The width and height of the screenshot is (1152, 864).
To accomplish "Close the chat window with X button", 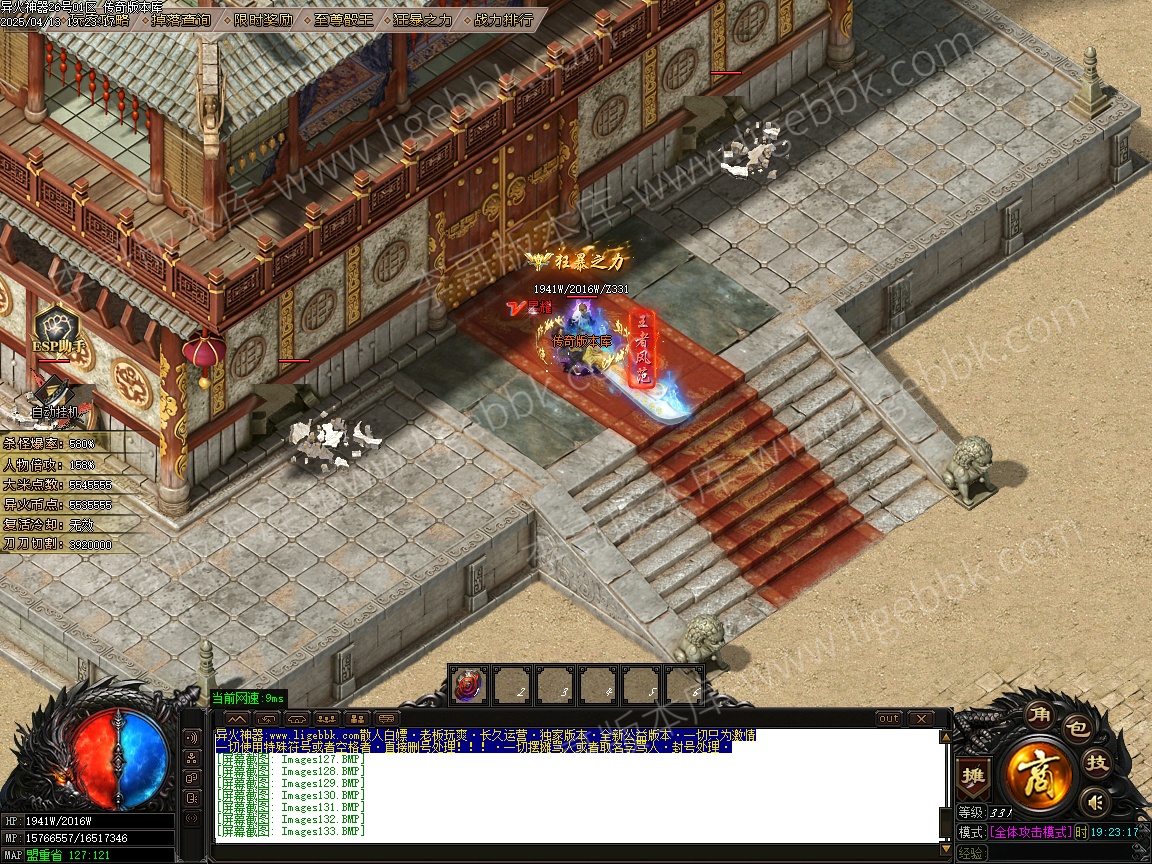I will click(919, 718).
